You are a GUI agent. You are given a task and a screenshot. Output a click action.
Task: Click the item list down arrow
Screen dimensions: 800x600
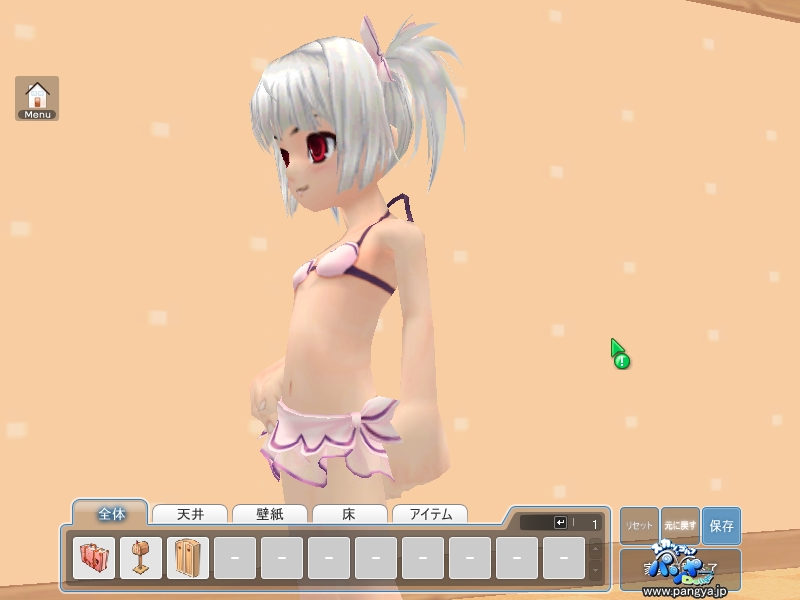(x=596, y=569)
